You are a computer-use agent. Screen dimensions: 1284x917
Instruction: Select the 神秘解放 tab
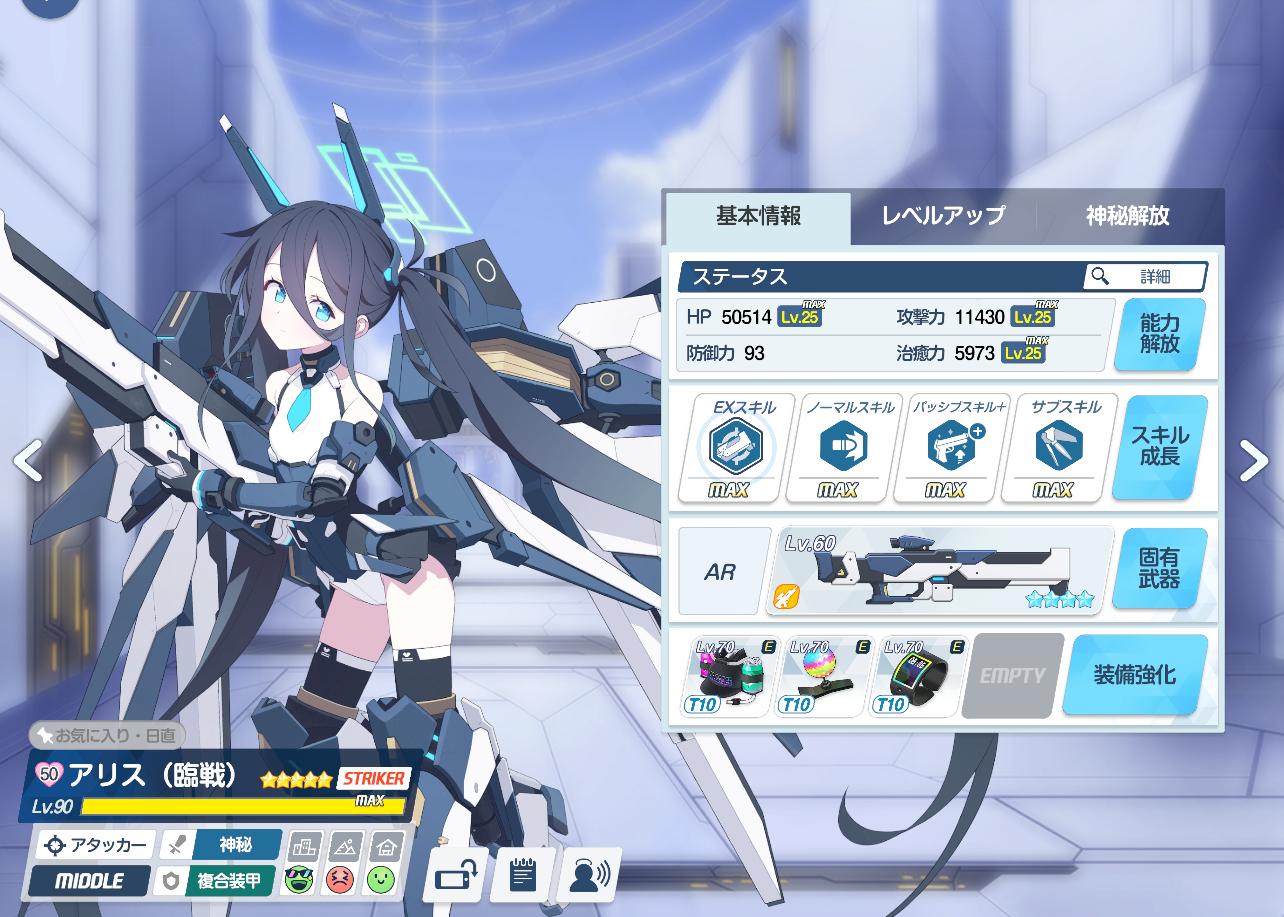[x=1127, y=216]
